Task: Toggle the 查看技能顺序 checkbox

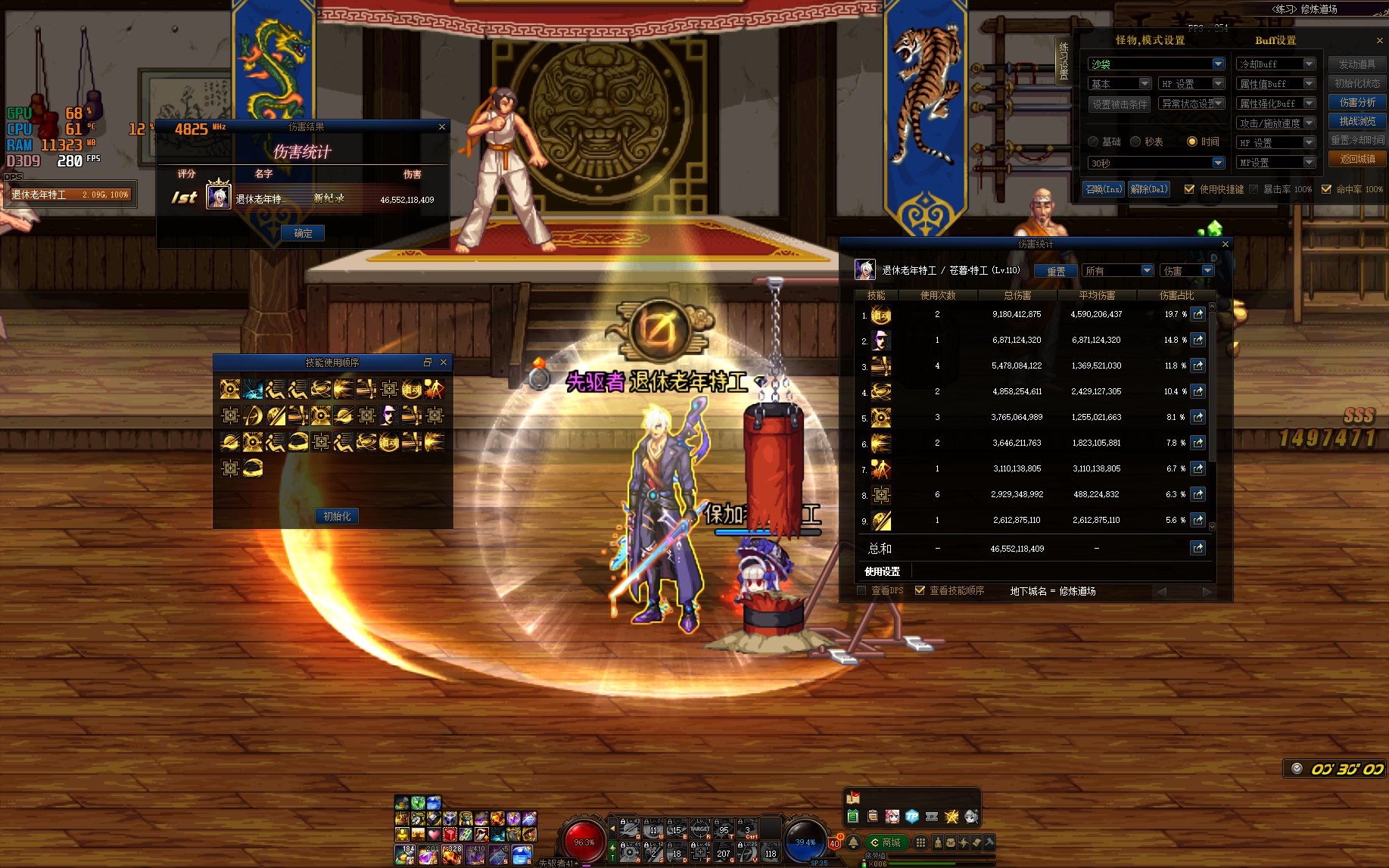Action: 920,590
